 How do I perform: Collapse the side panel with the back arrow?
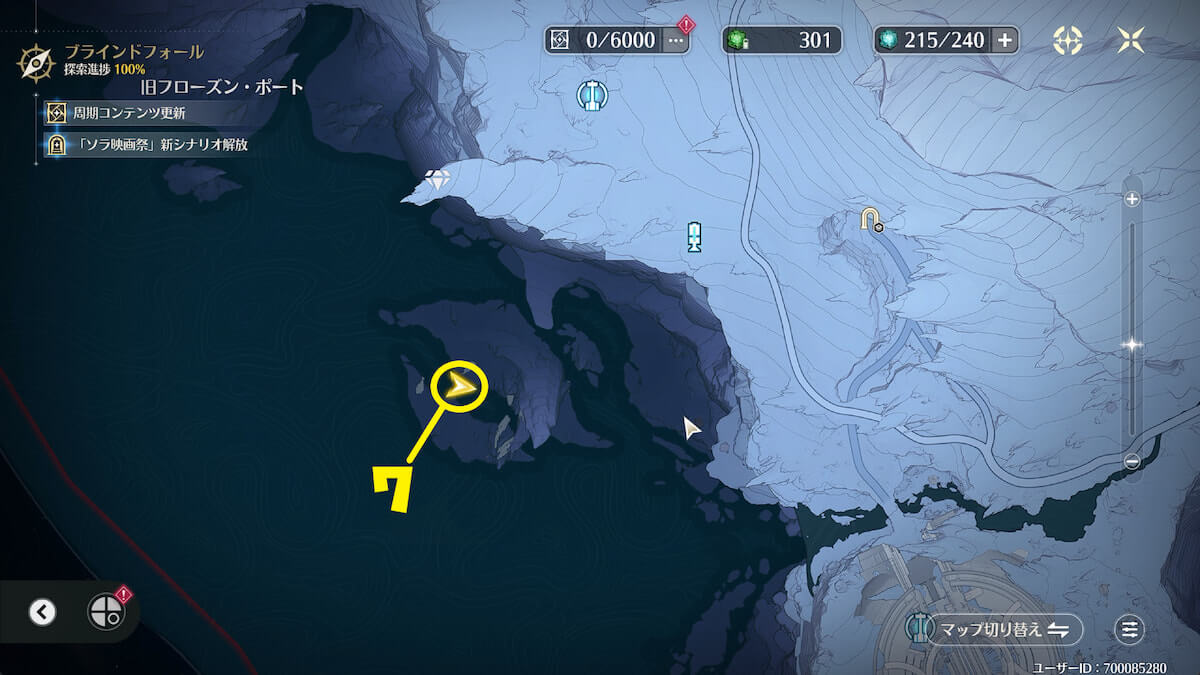42,612
